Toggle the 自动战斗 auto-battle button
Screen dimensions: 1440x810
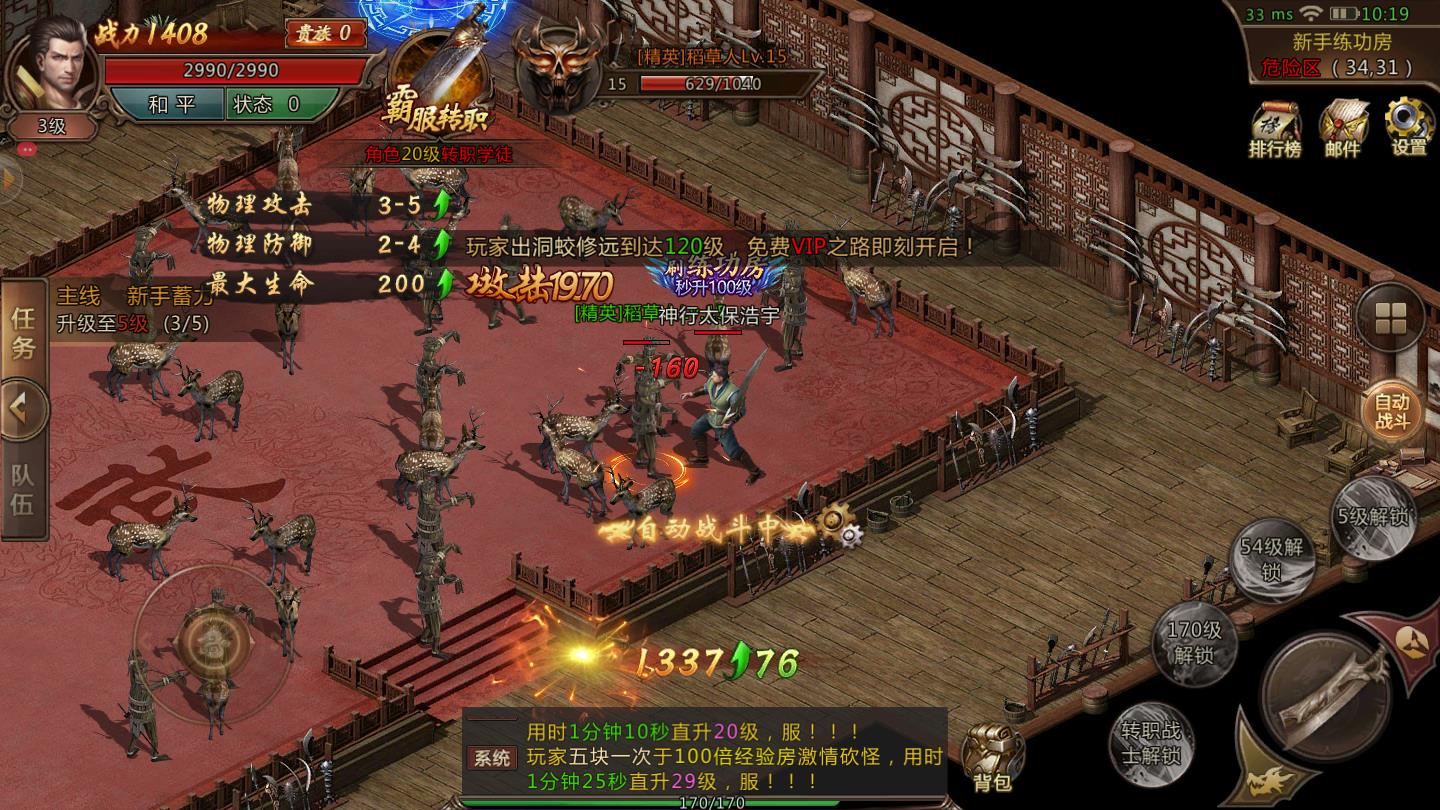coord(1392,410)
